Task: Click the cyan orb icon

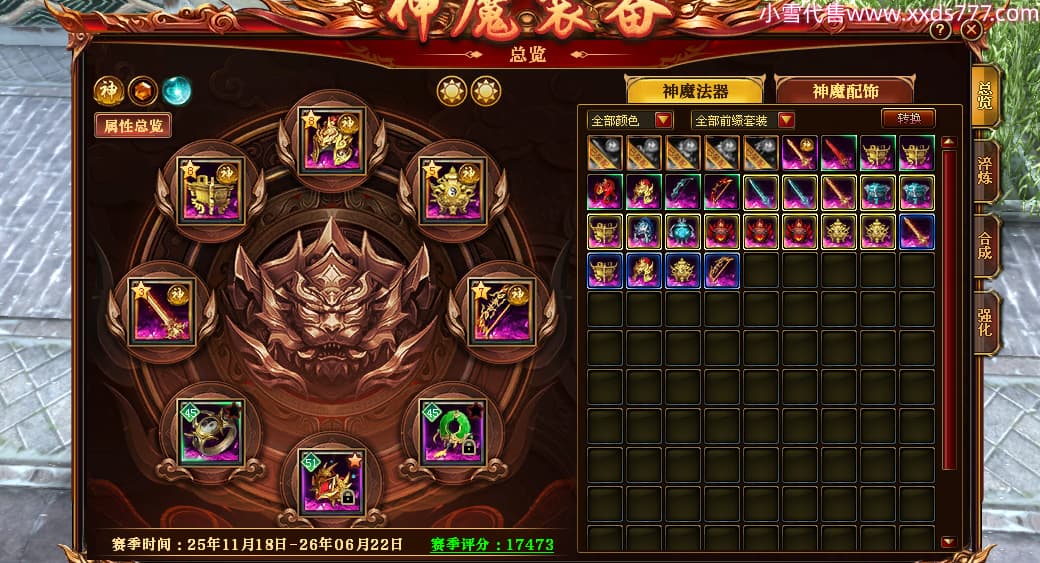Action: coord(177,91)
